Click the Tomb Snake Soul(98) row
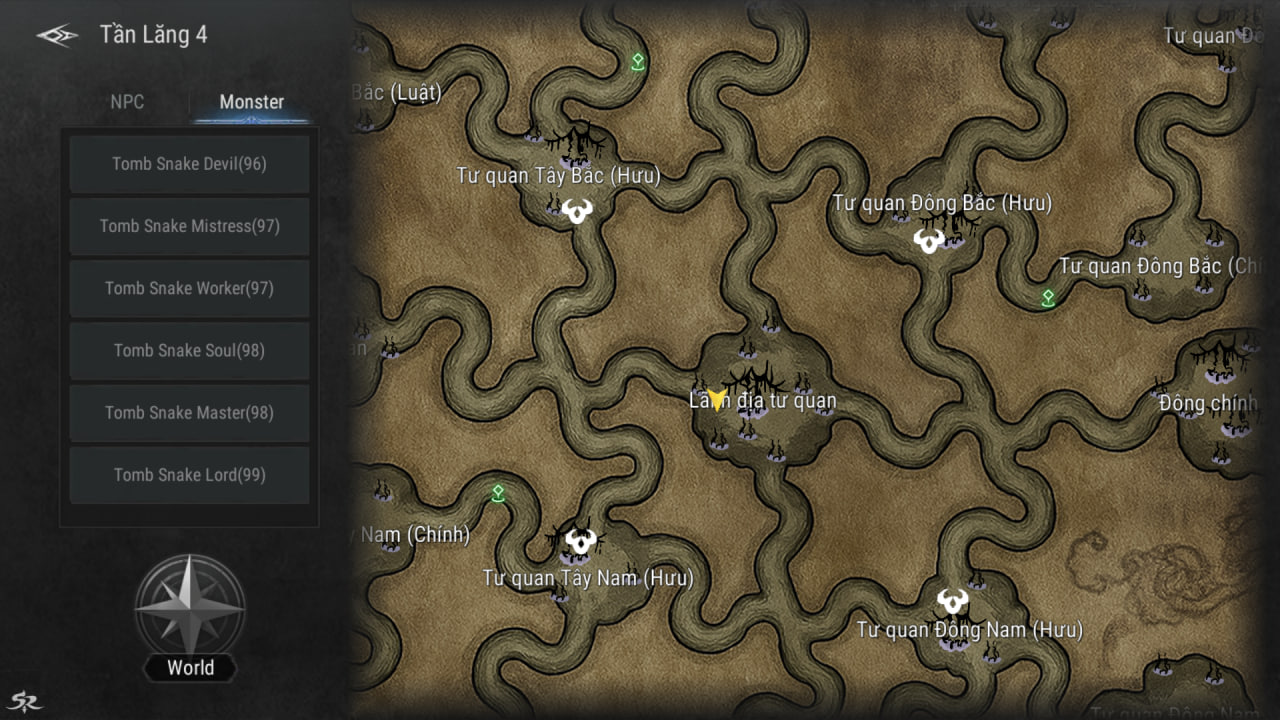Screen dimensions: 1280x720 189,350
